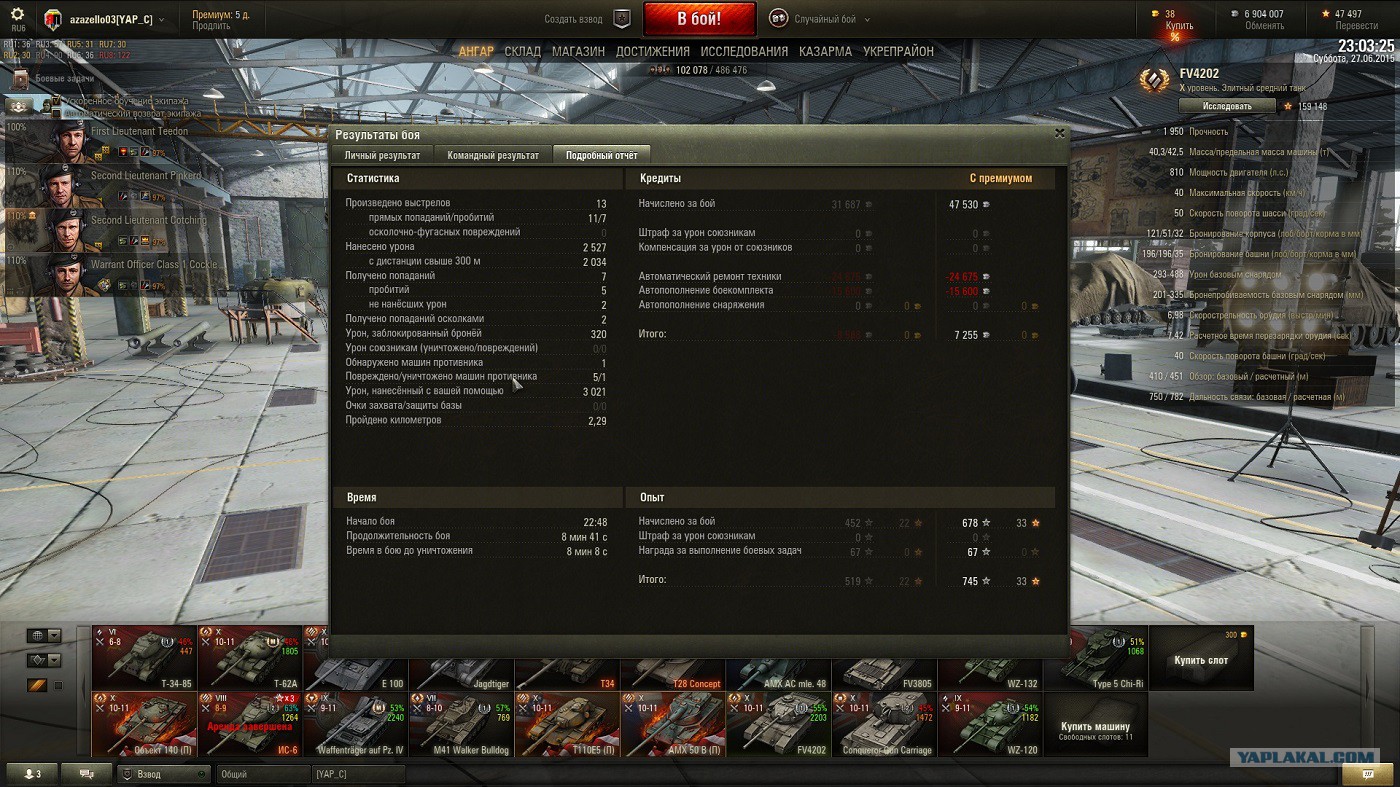Select the Conqueror Gun Carriage tank
Image resolution: width=1400 pixels, height=787 pixels.
click(884, 724)
